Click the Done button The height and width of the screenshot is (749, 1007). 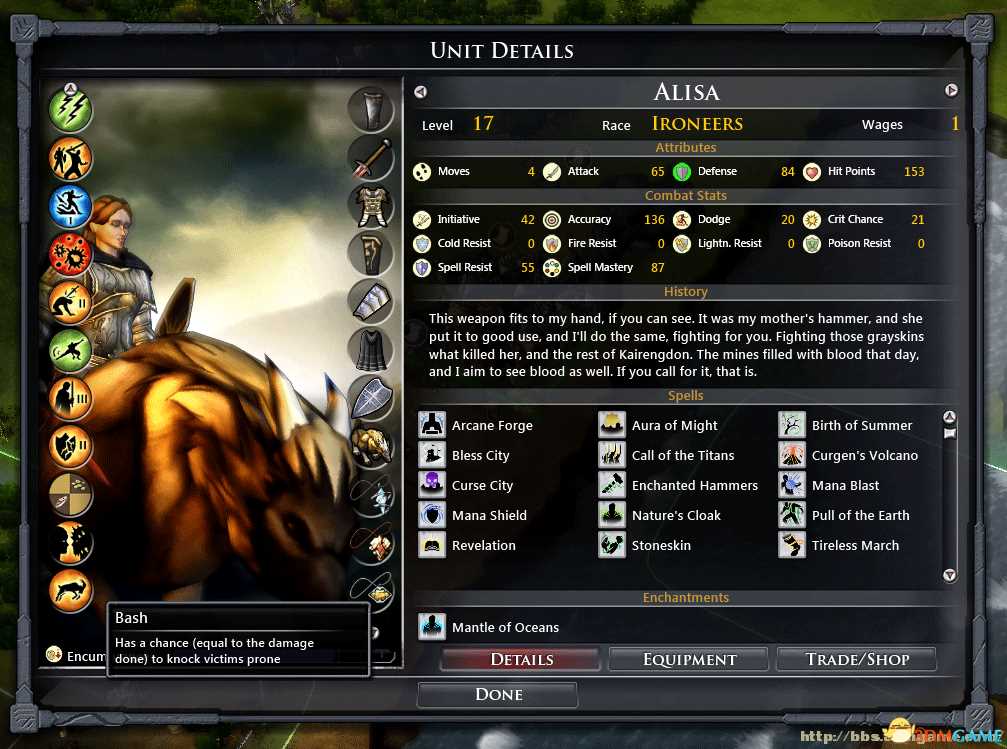click(498, 694)
